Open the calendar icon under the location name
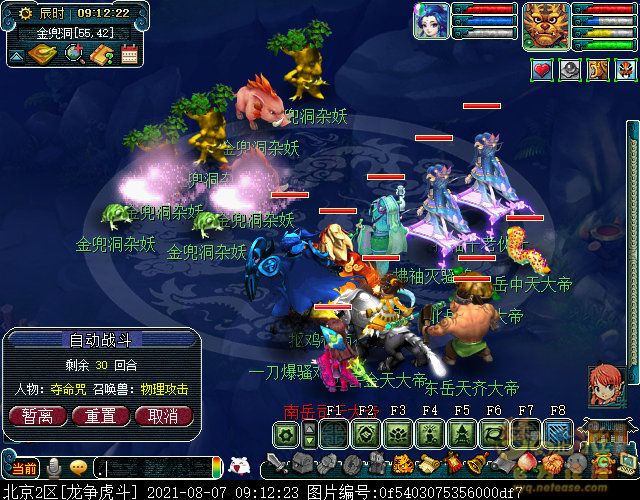The image size is (640, 500). click(x=129, y=54)
